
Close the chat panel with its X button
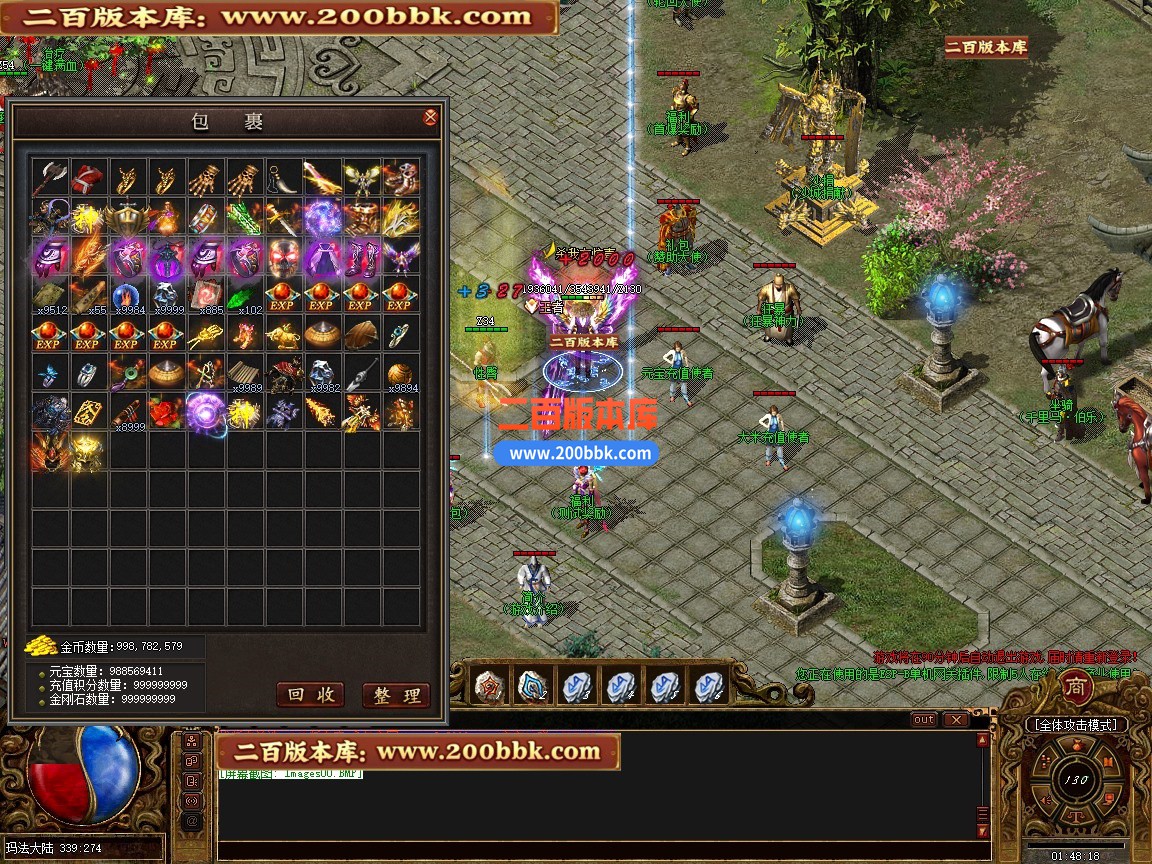pos(956,719)
